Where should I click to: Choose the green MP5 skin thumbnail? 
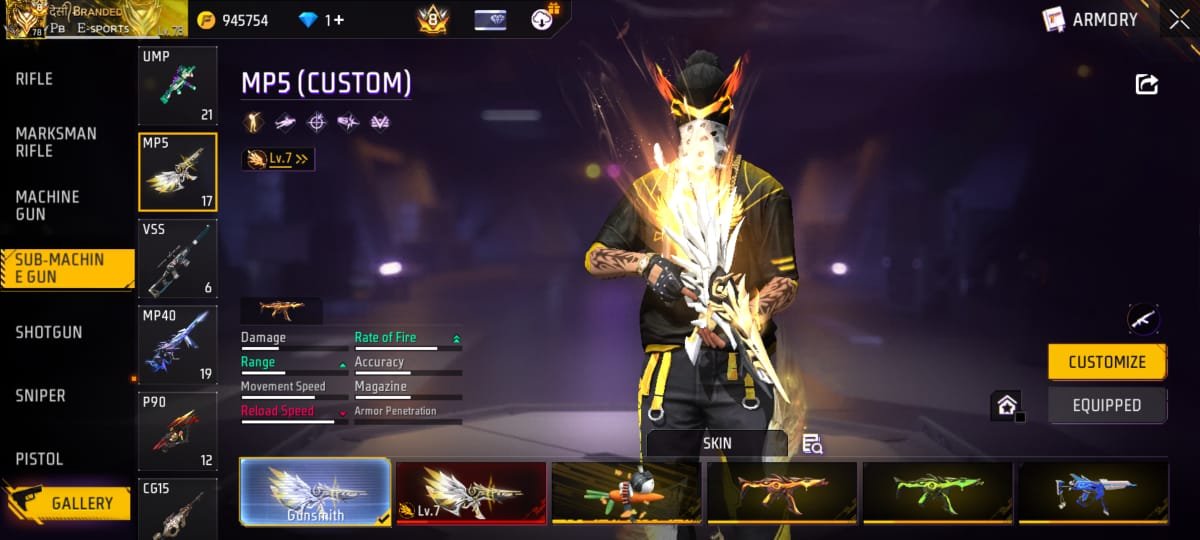(x=936, y=492)
